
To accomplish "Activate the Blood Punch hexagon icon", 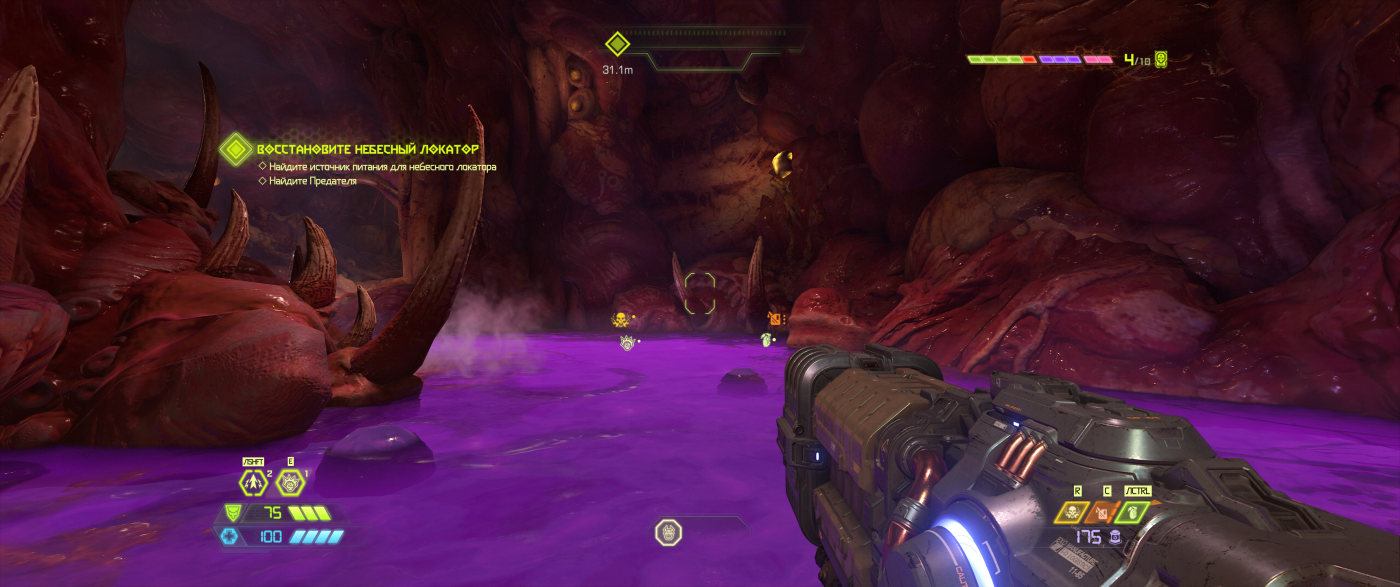I will pyautogui.click(x=289, y=482).
